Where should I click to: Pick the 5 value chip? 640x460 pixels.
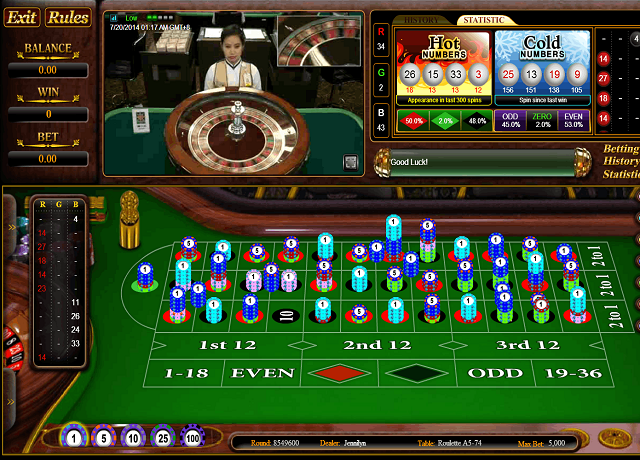(102, 437)
